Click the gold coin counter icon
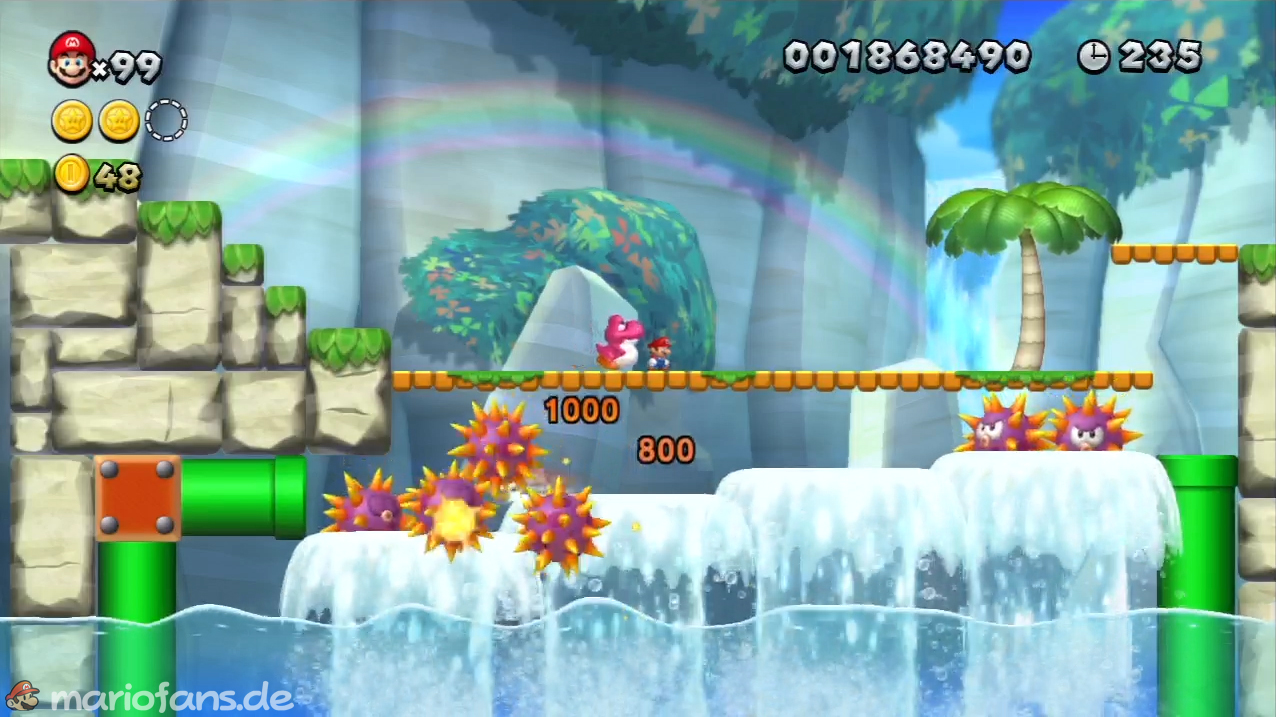1276x717 pixels. coord(72,175)
